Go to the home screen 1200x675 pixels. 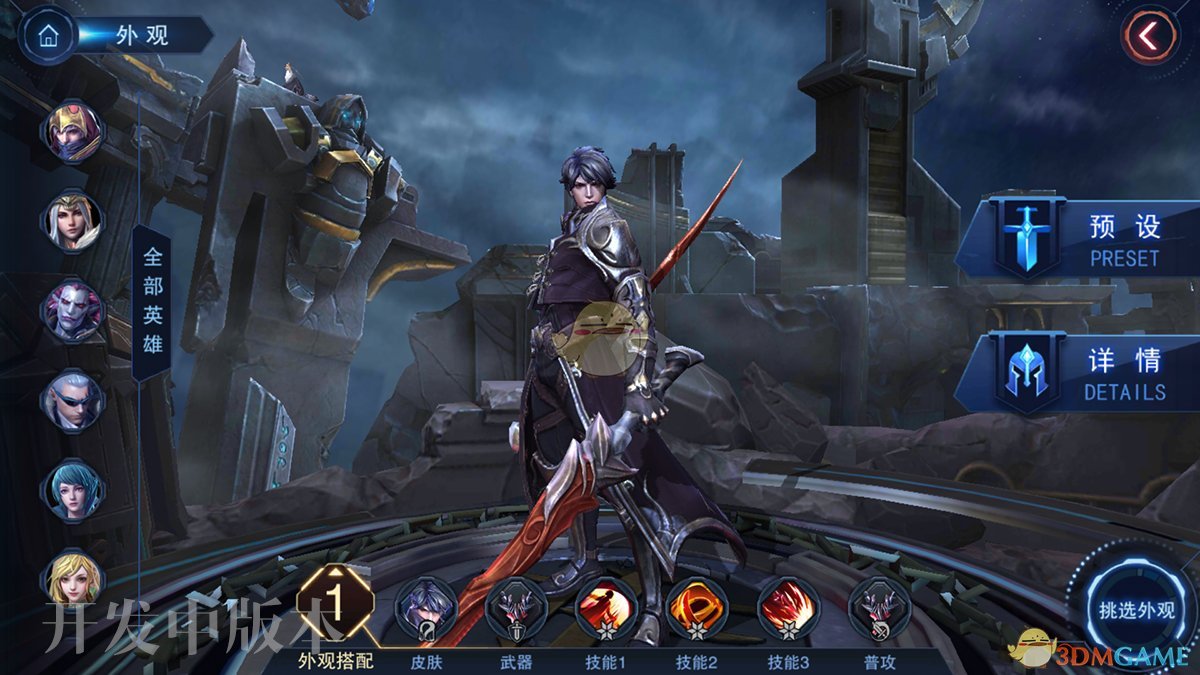coord(47,35)
